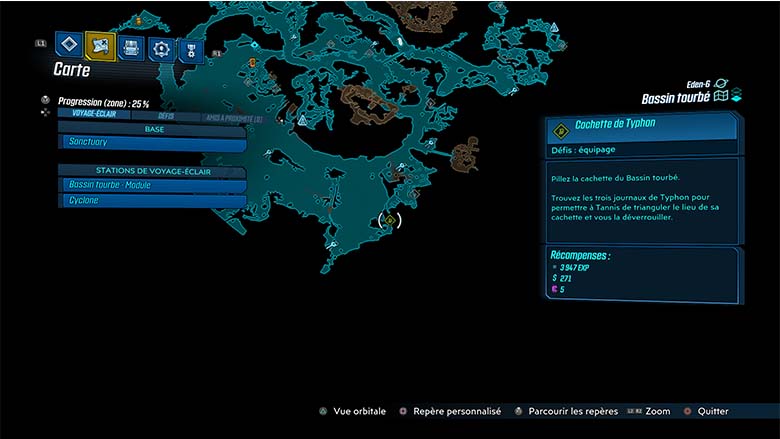This screenshot has width=780, height=439.
Task: Pick the Cyclone fast travel entry
Action: pyautogui.click(x=152, y=200)
